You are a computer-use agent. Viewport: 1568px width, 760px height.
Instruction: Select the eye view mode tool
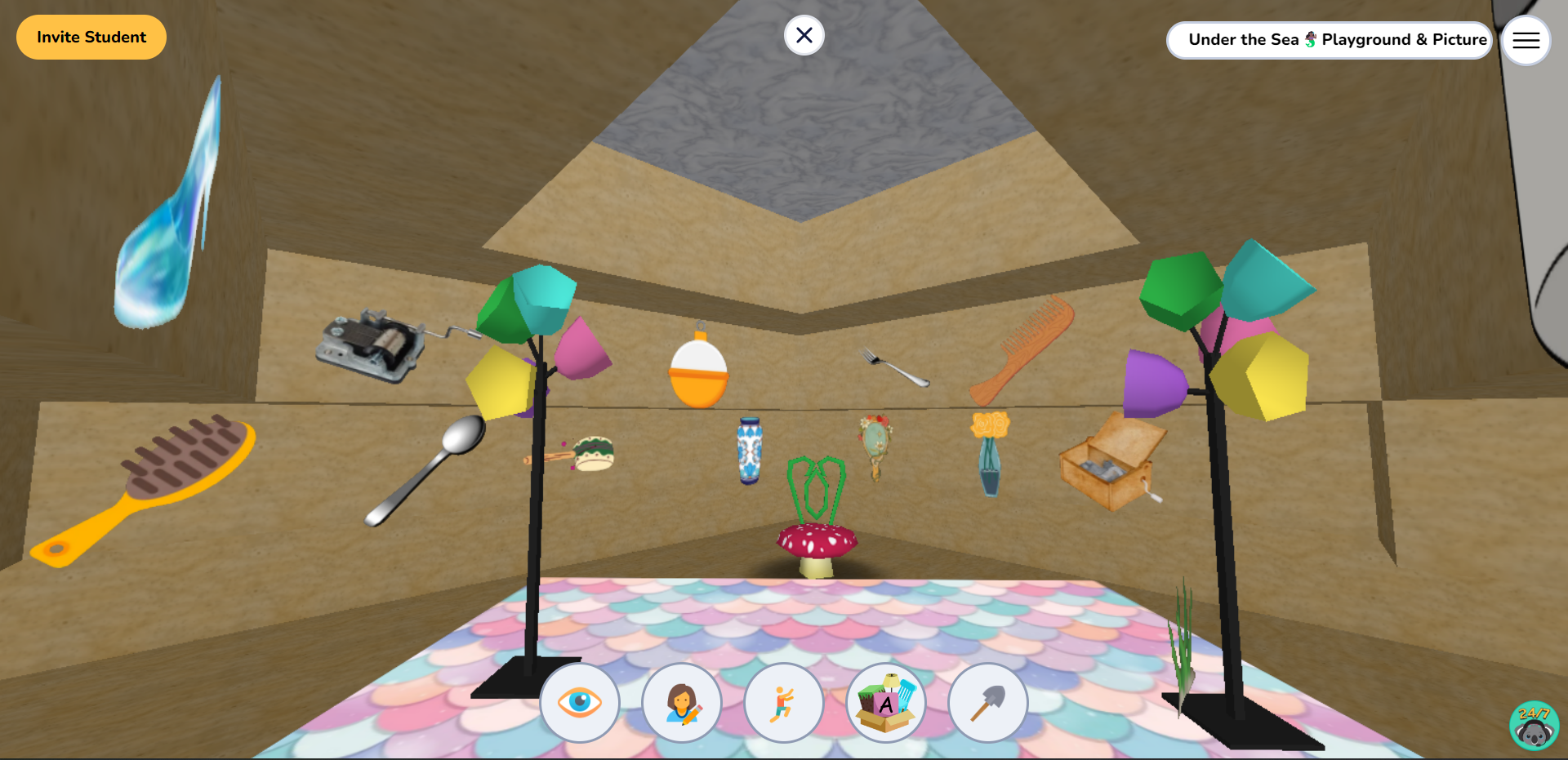[x=580, y=703]
